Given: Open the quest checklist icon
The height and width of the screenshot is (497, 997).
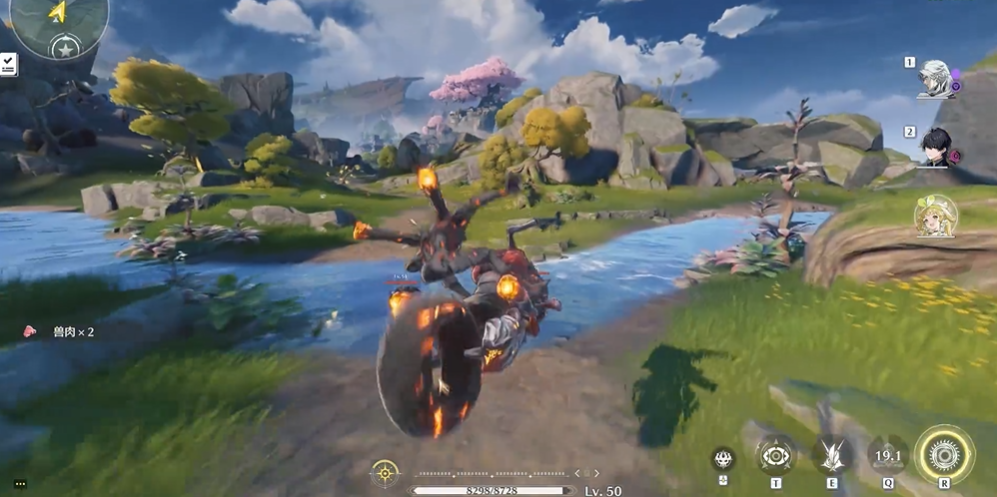Looking at the screenshot, I should (7, 64).
